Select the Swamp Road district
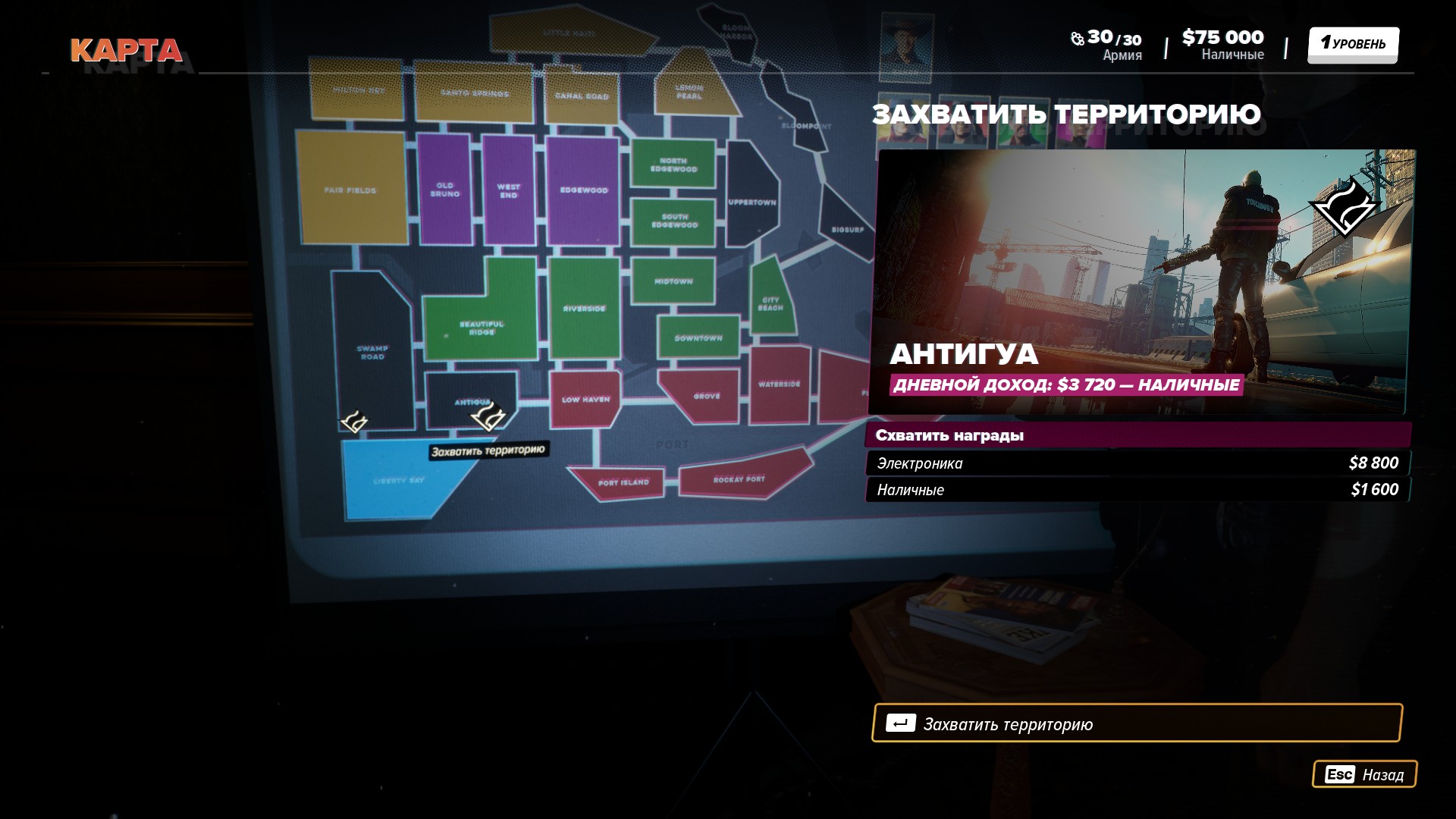1456x819 pixels. [372, 351]
